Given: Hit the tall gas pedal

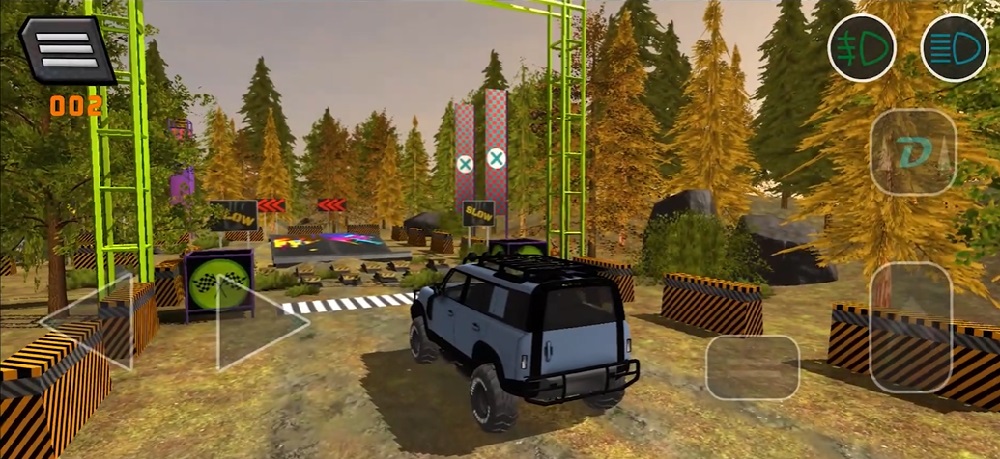Looking at the screenshot, I should coord(910,327).
